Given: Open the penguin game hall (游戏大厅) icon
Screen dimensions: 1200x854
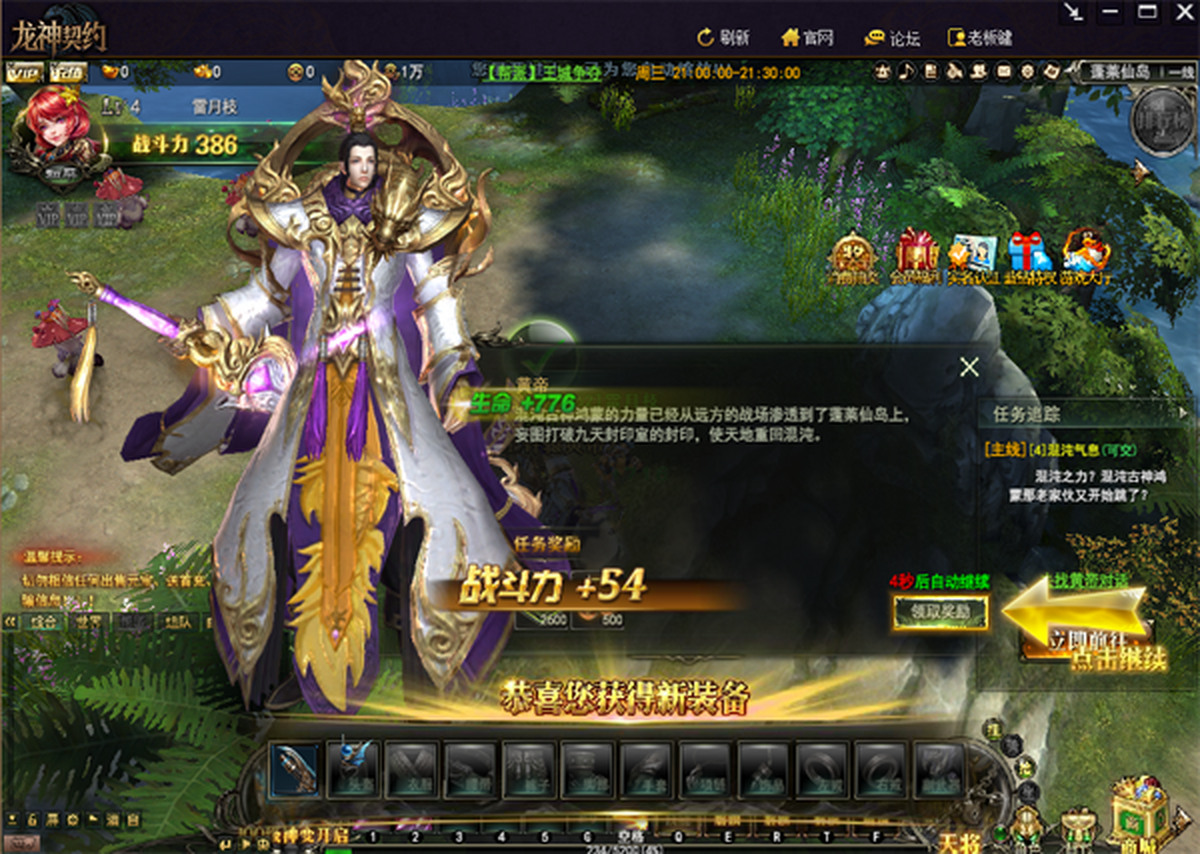Looking at the screenshot, I should [x=1085, y=257].
